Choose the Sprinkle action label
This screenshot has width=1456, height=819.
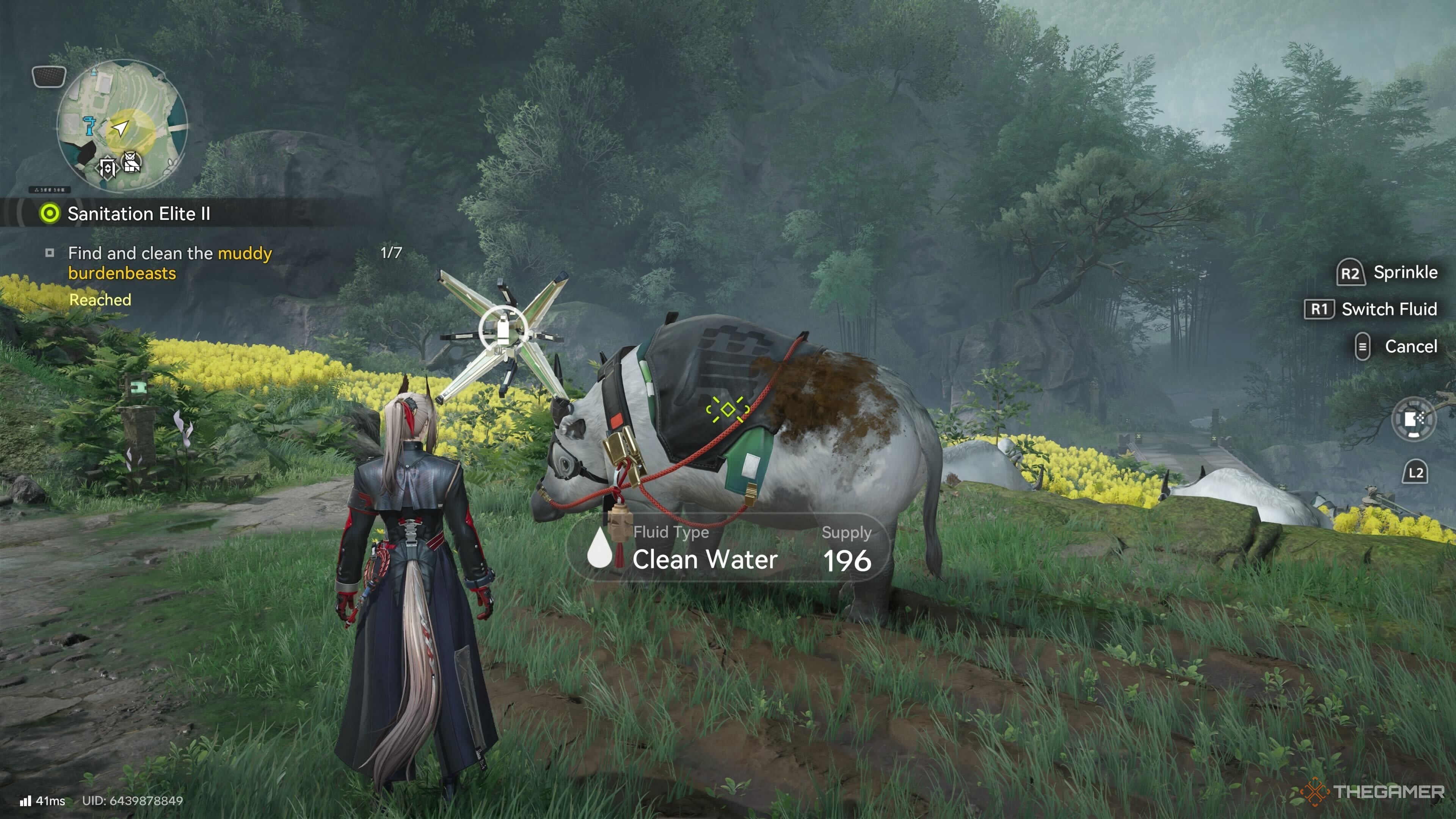[x=1405, y=273]
